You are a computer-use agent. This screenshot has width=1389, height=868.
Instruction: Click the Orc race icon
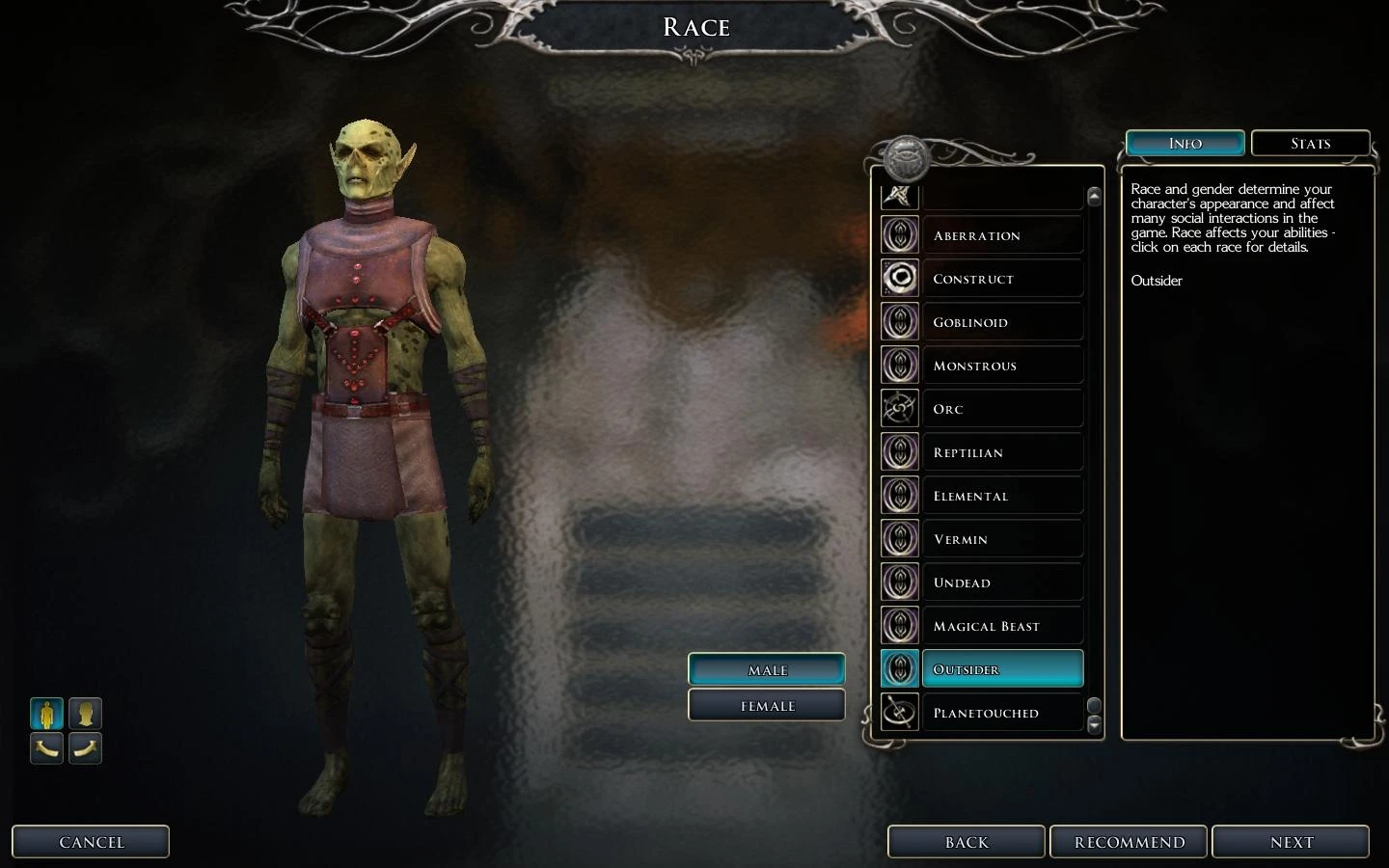[x=899, y=408]
